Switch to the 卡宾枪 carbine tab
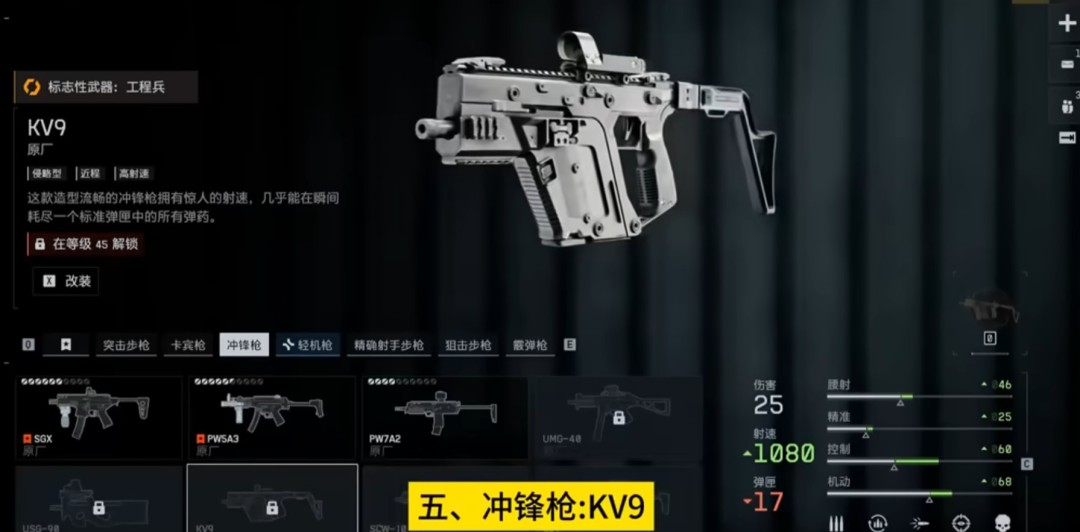Screen dimensions: 1080x532 [x=187, y=346]
